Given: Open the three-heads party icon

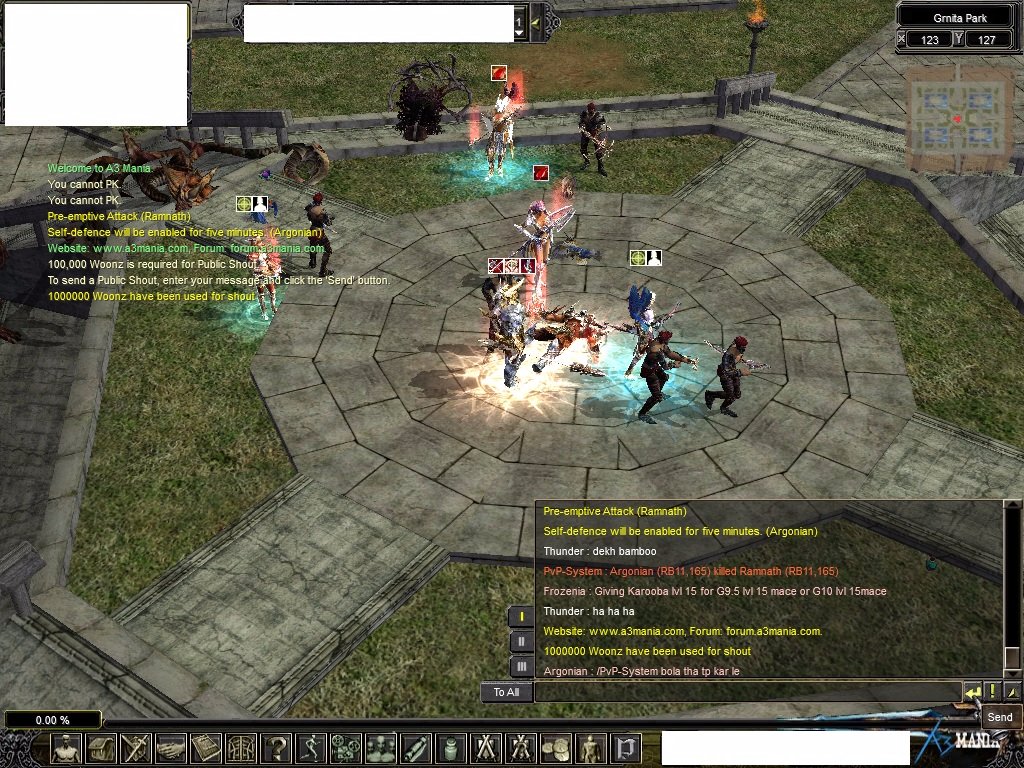Looking at the screenshot, I should tap(381, 748).
